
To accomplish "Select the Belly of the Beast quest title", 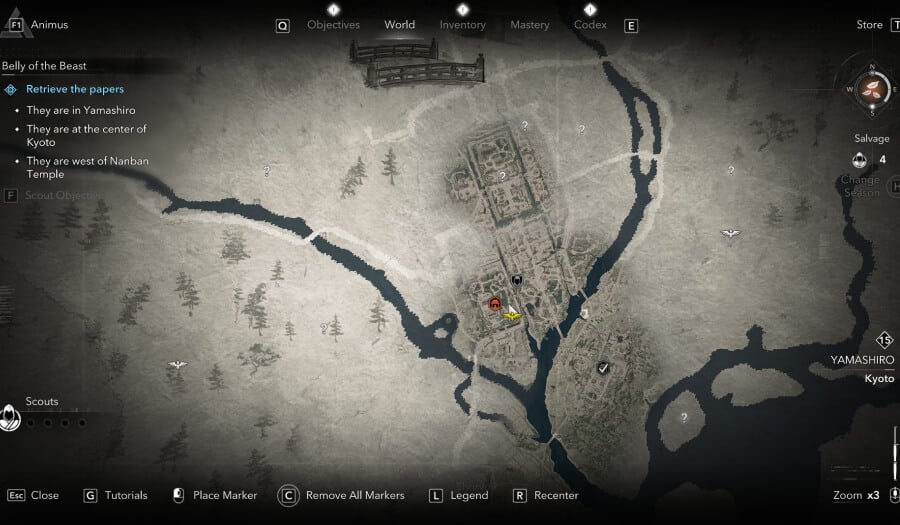I will tap(45, 66).
